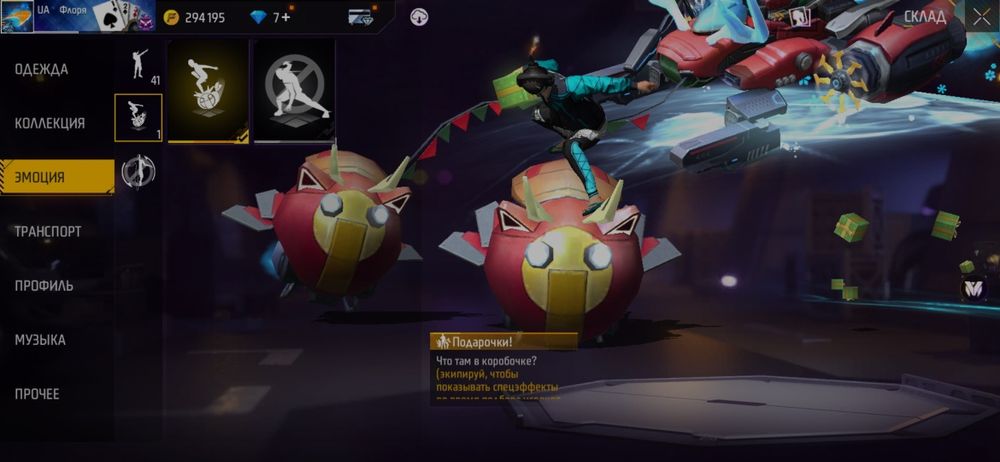Click the cloud download icon
Viewport: 1000px width, 462px height.
(x=420, y=16)
